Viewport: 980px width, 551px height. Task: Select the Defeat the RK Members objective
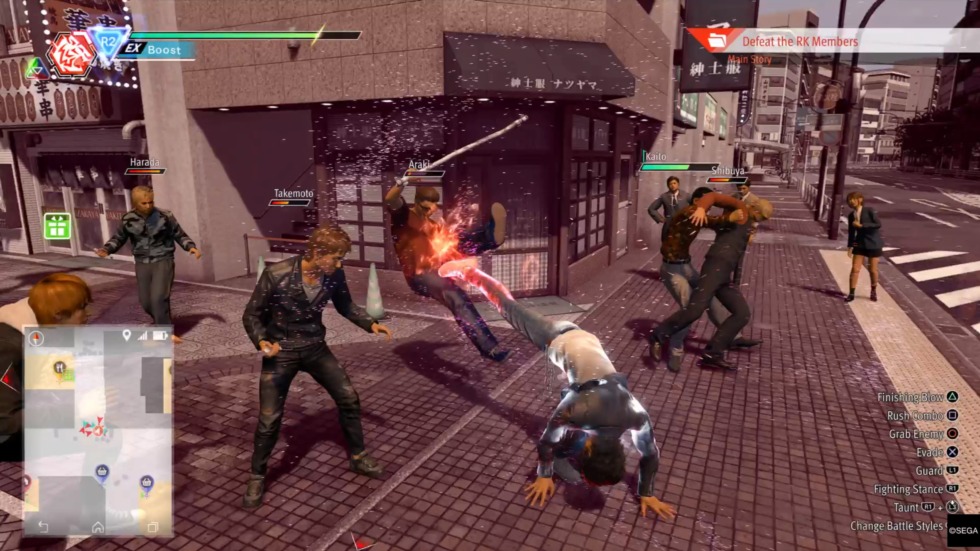(799, 41)
